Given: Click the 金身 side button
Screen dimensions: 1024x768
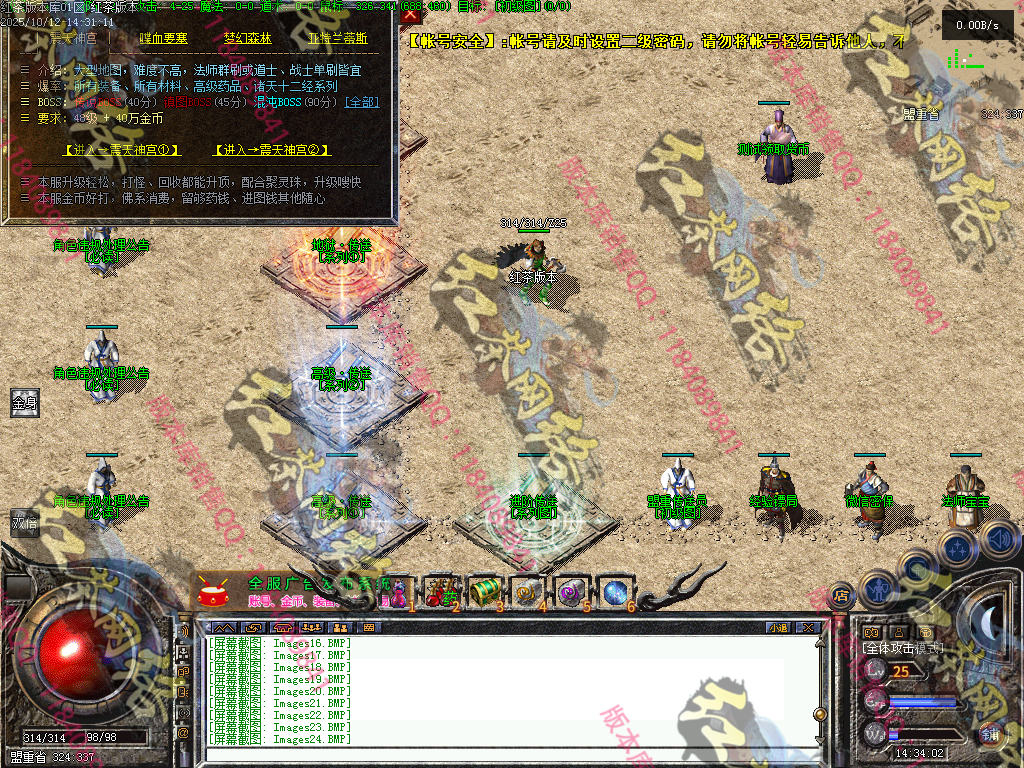Looking at the screenshot, I should [x=25, y=403].
